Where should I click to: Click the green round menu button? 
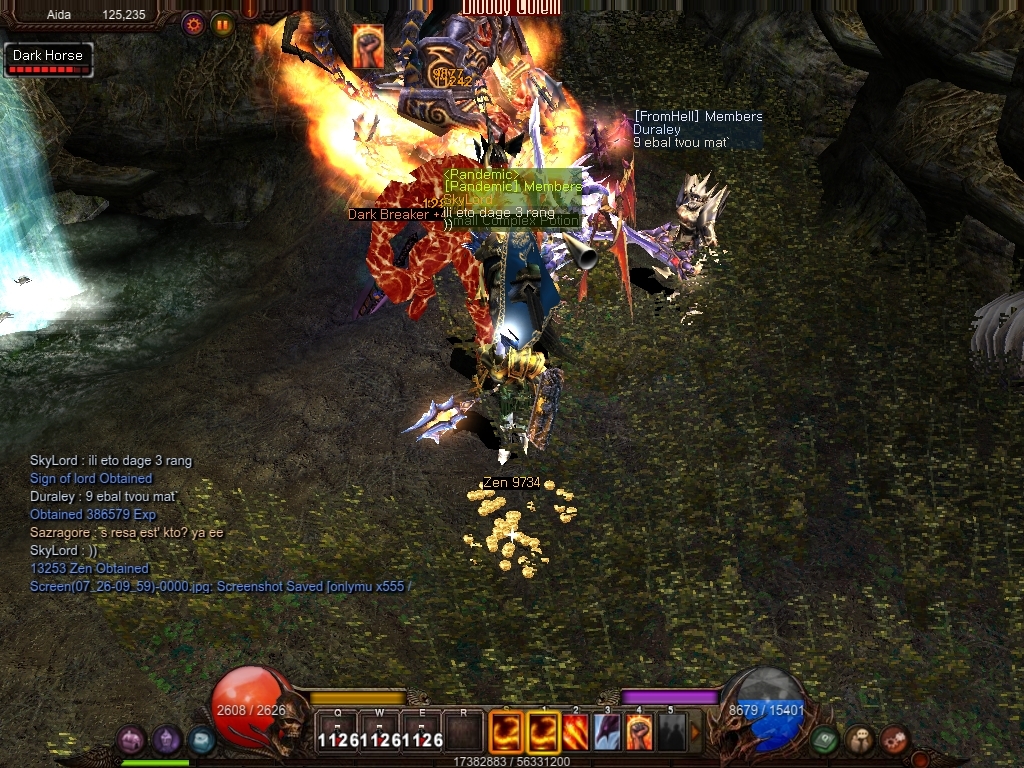(x=824, y=740)
